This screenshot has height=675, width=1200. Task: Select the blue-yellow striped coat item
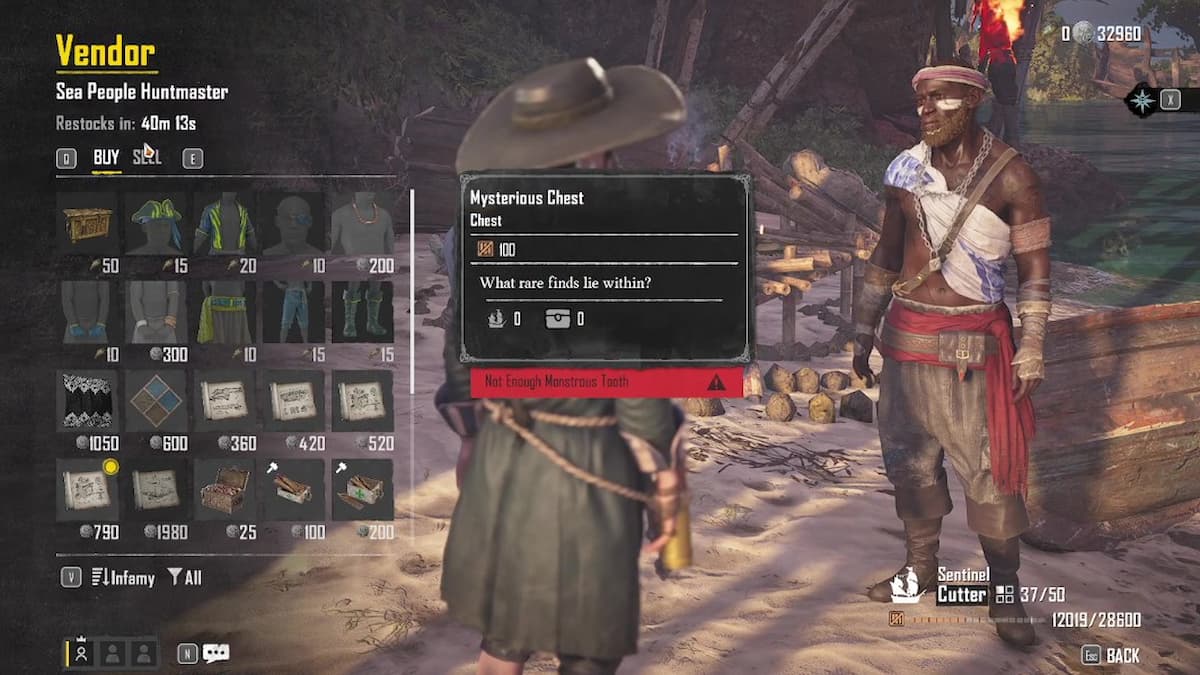pos(224,223)
